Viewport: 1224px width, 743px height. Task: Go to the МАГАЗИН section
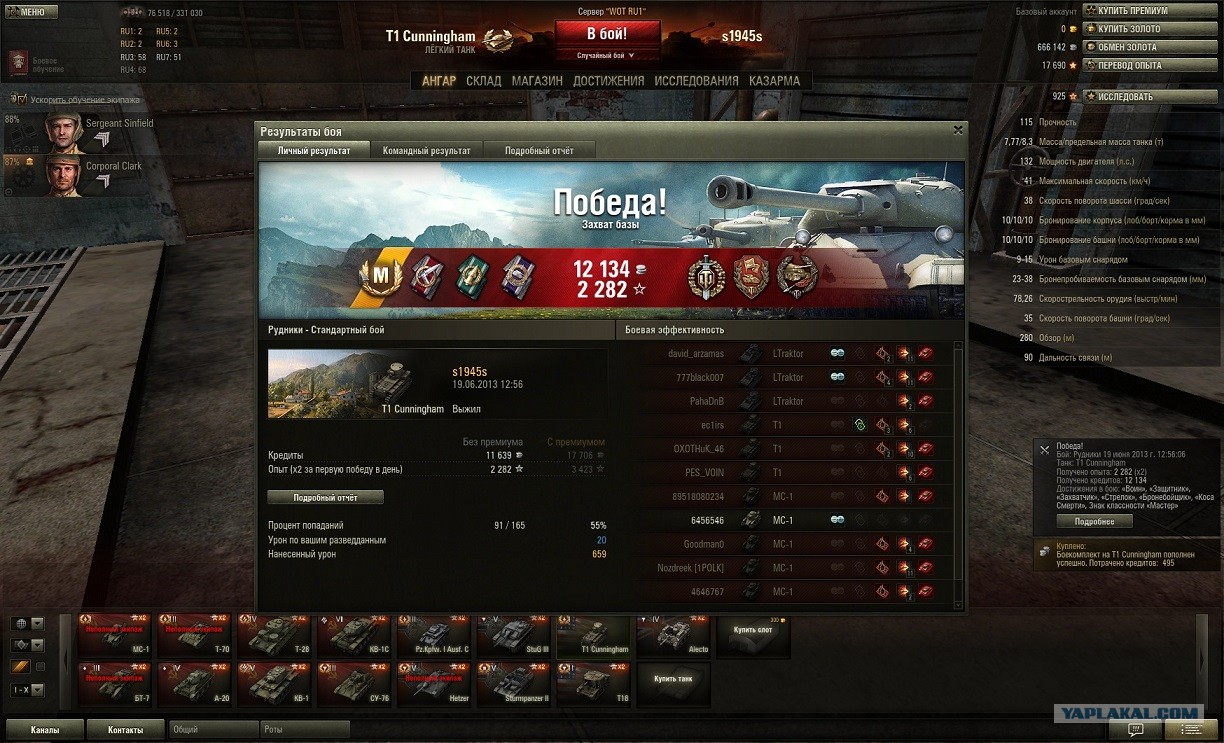537,81
